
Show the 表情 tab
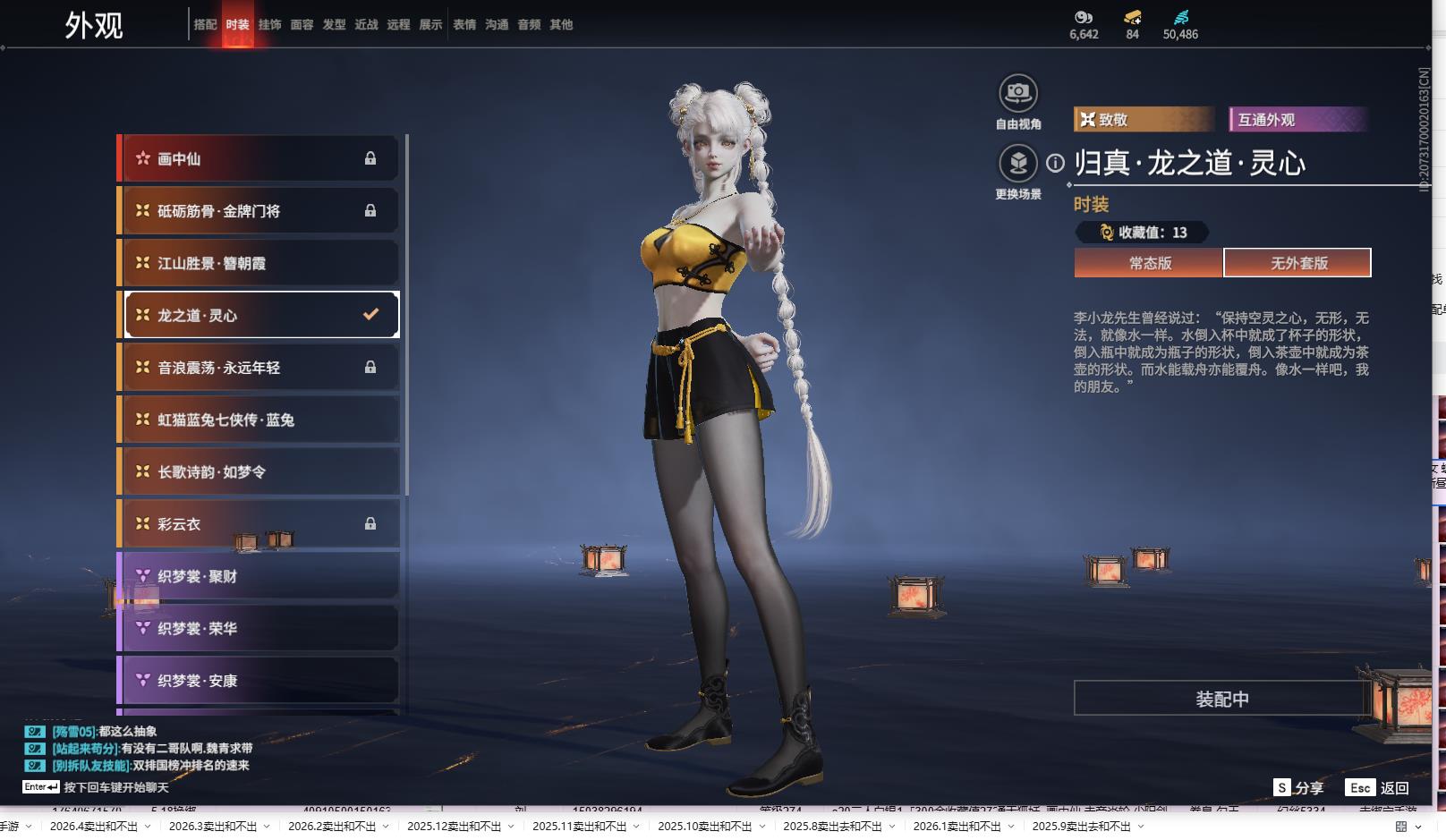click(464, 25)
